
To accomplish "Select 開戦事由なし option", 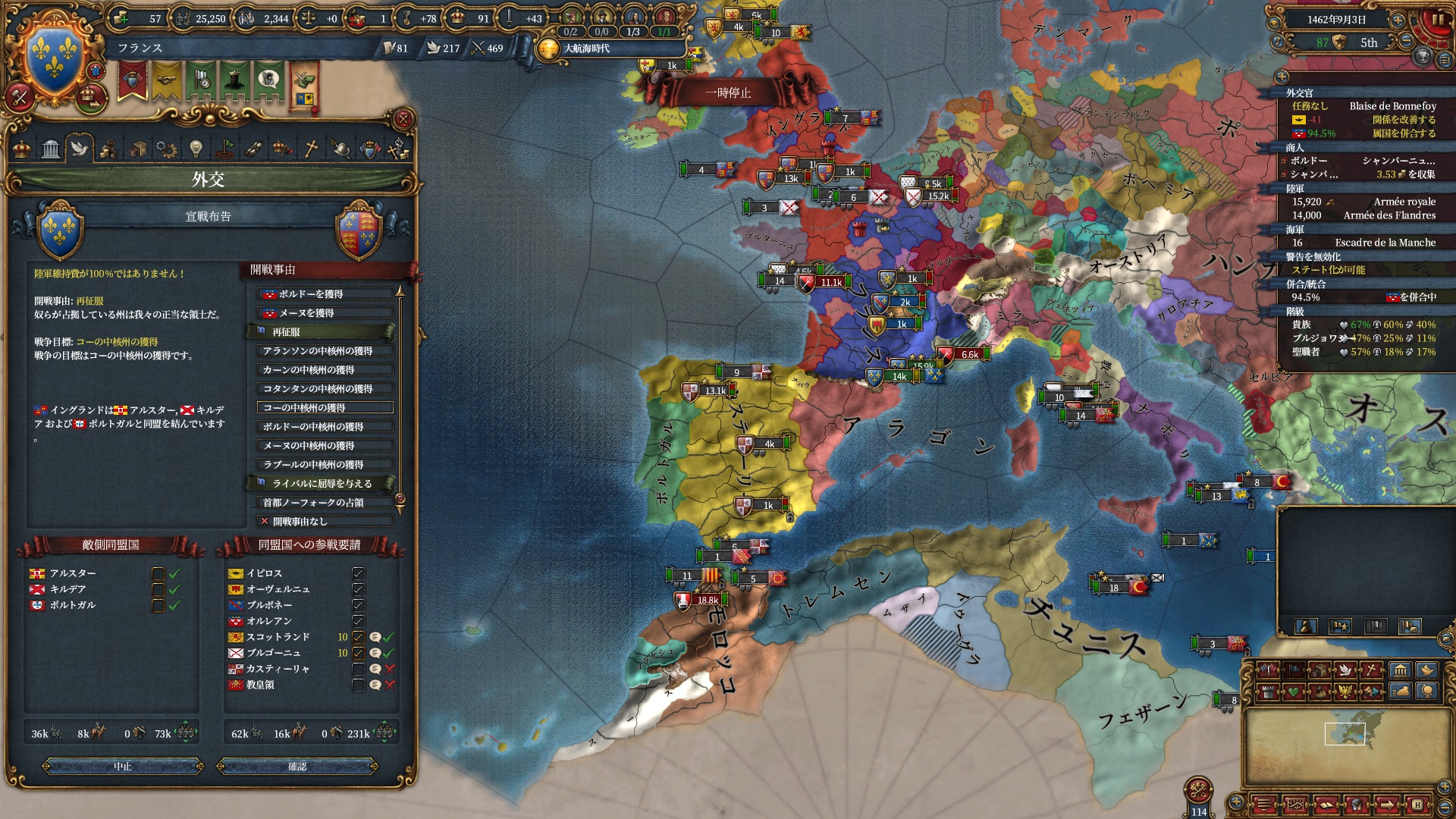I will 325,522.
